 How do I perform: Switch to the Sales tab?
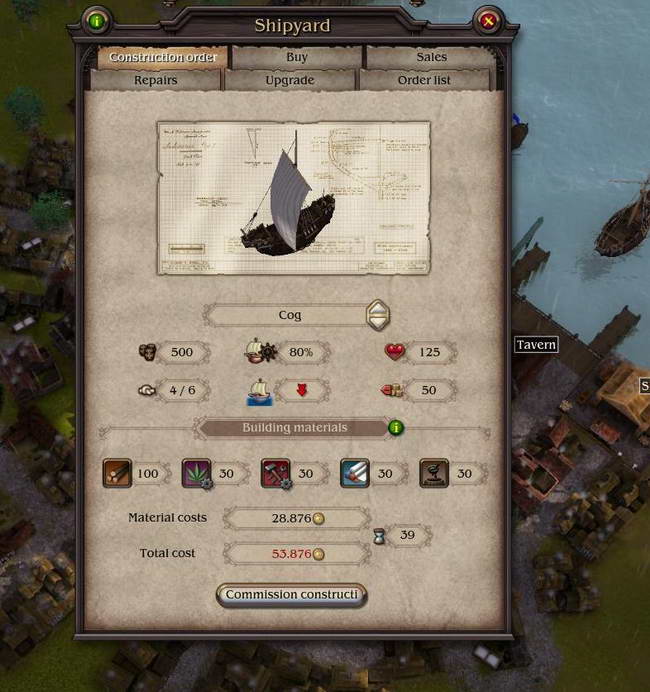pyautogui.click(x=431, y=57)
